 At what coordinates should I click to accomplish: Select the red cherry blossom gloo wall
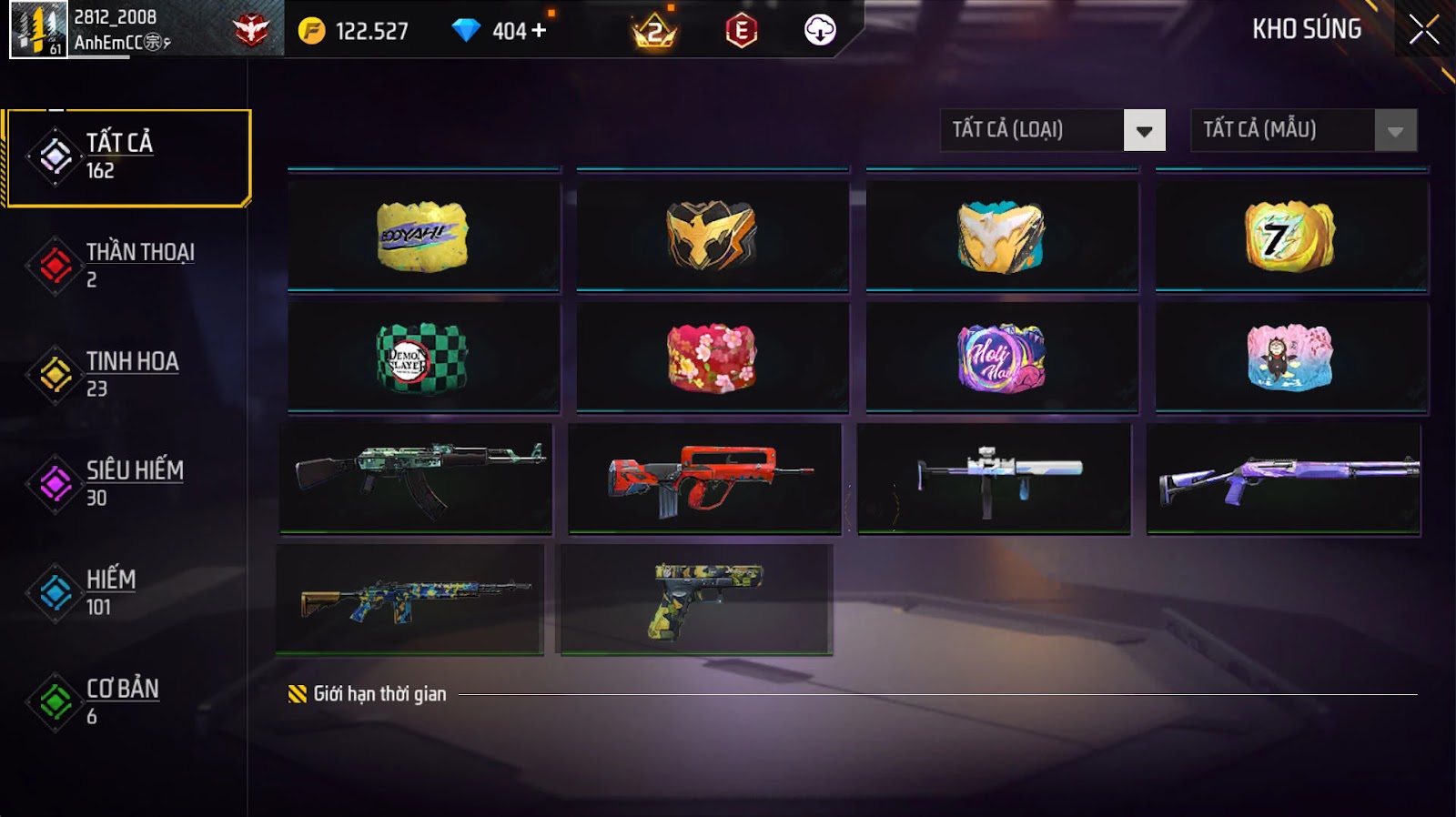click(712, 358)
